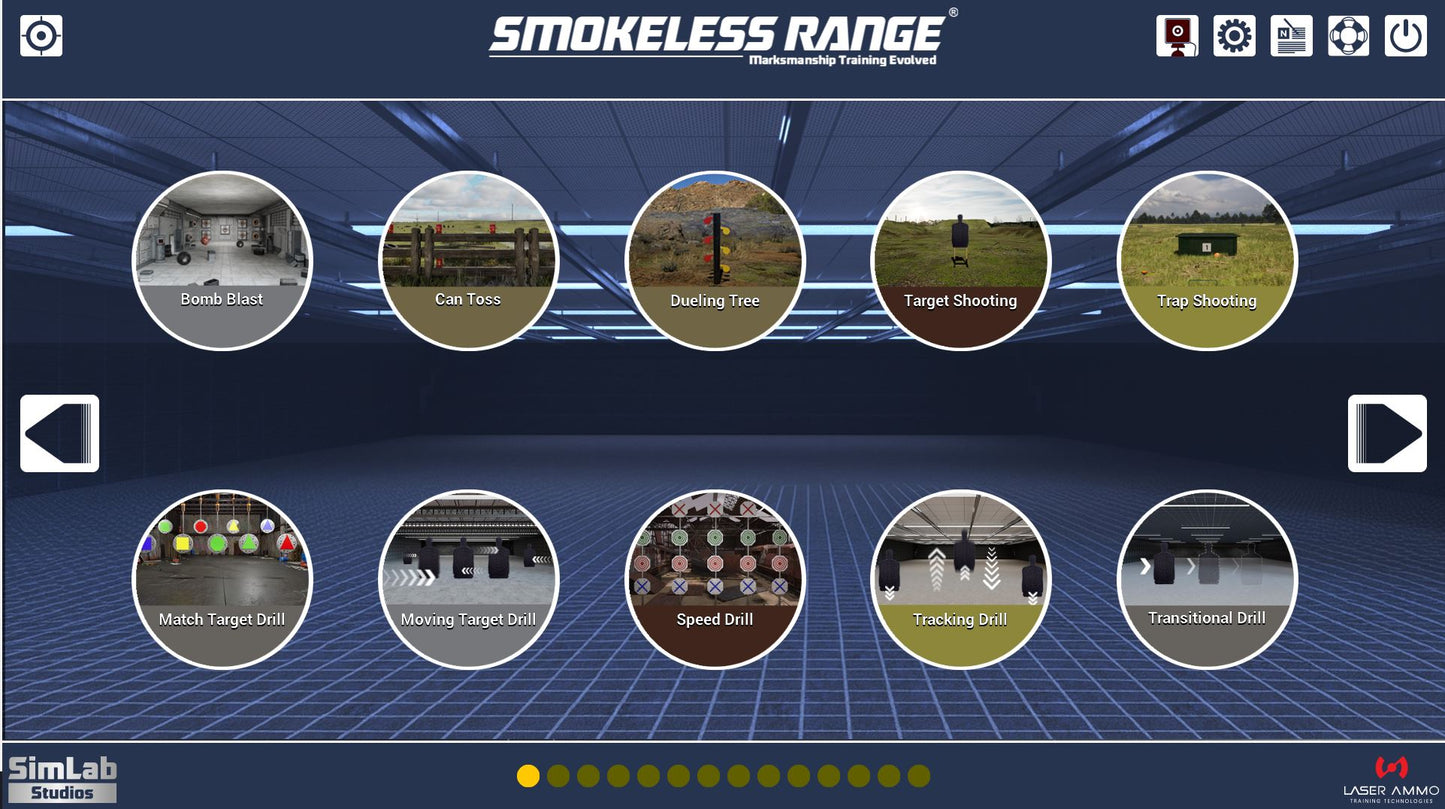Start the Speed Drill

715,578
